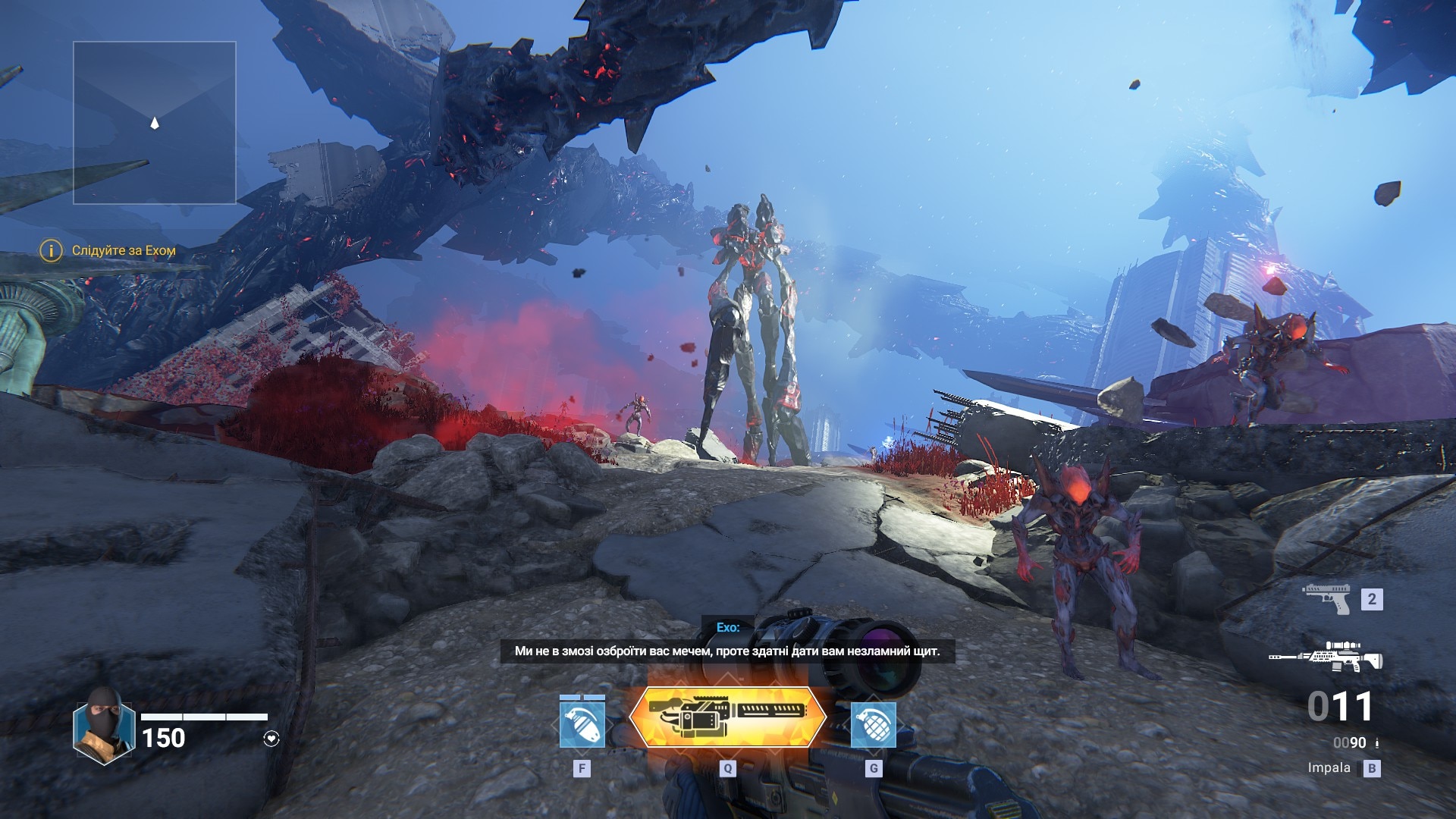The image size is (1456, 819).
Task: Click the heart icon beside health bar
Action: [x=271, y=739]
